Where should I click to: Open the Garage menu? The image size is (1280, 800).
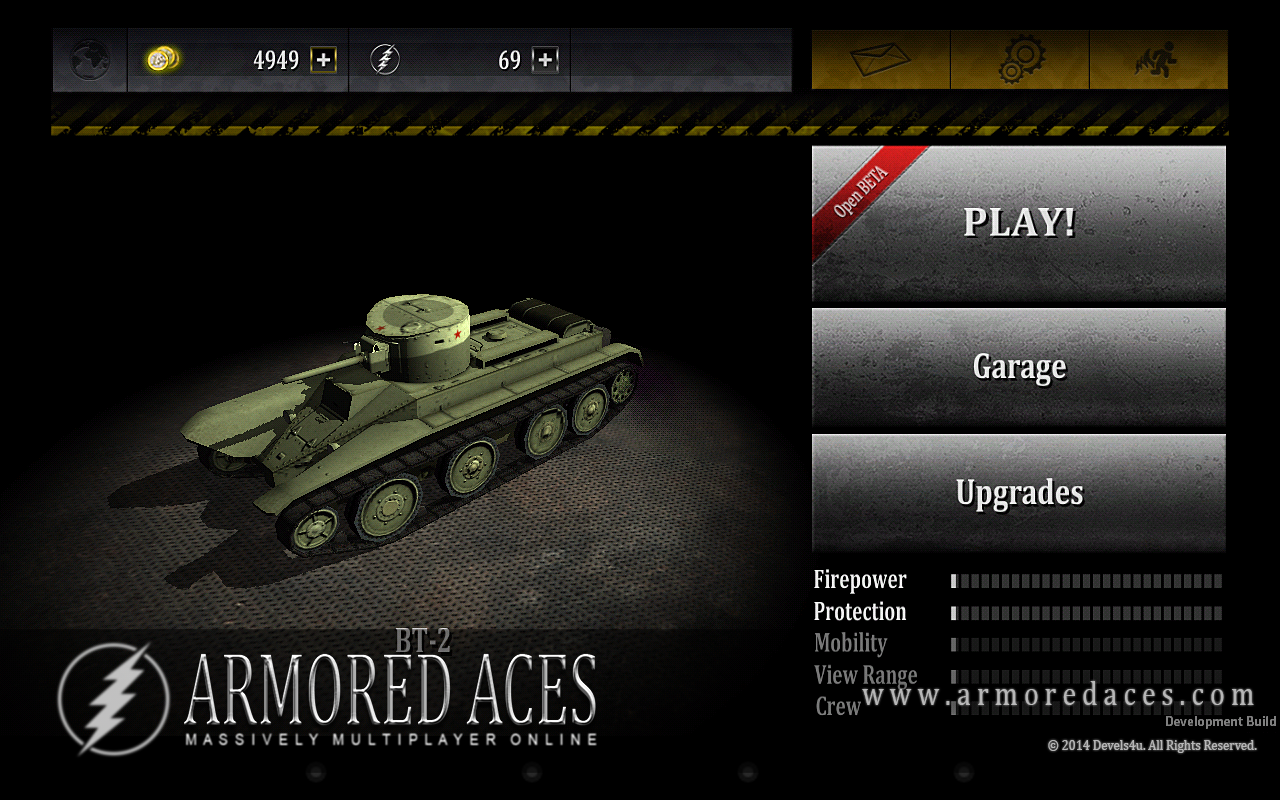(1018, 367)
